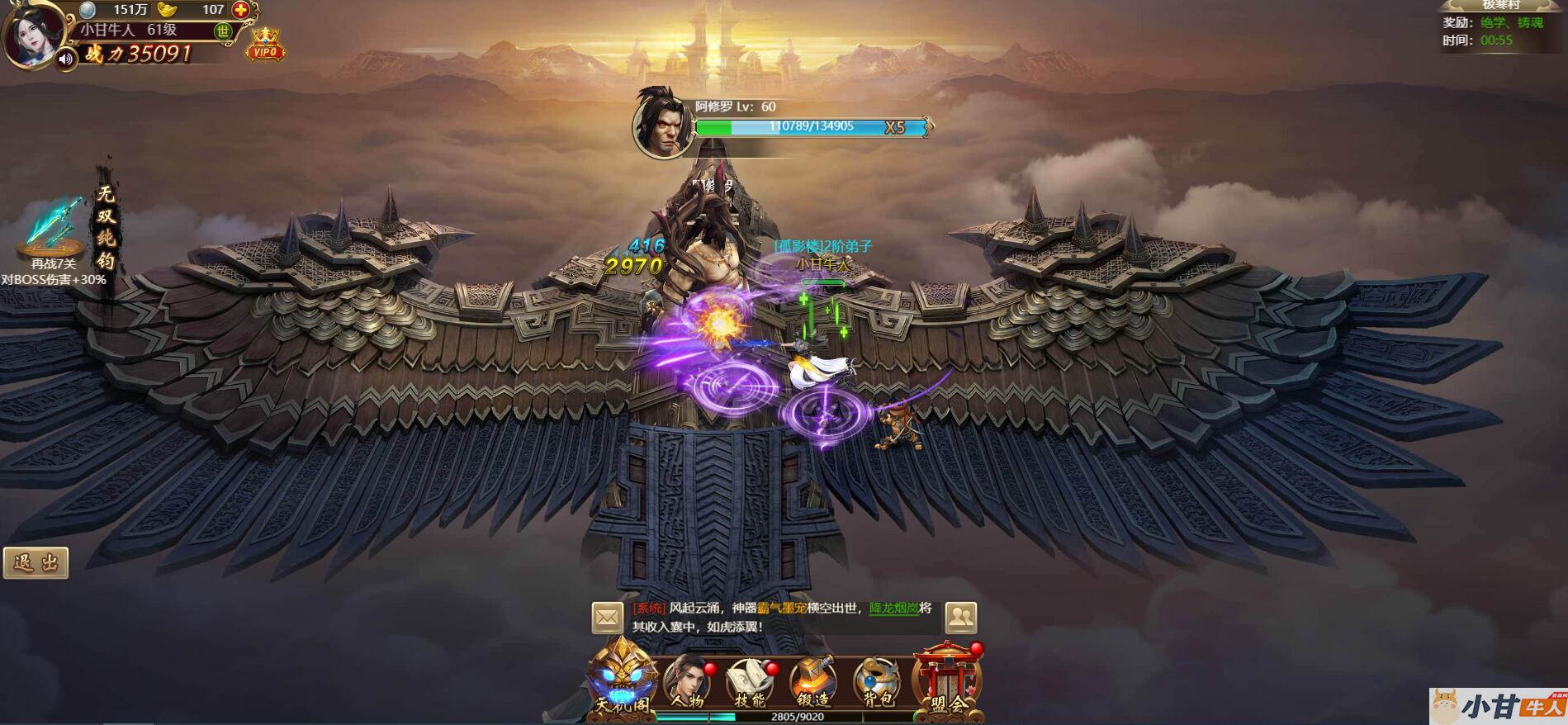Open the player portrait in the corner
Viewport: 1568px width, 725px height.
pyautogui.click(x=31, y=33)
